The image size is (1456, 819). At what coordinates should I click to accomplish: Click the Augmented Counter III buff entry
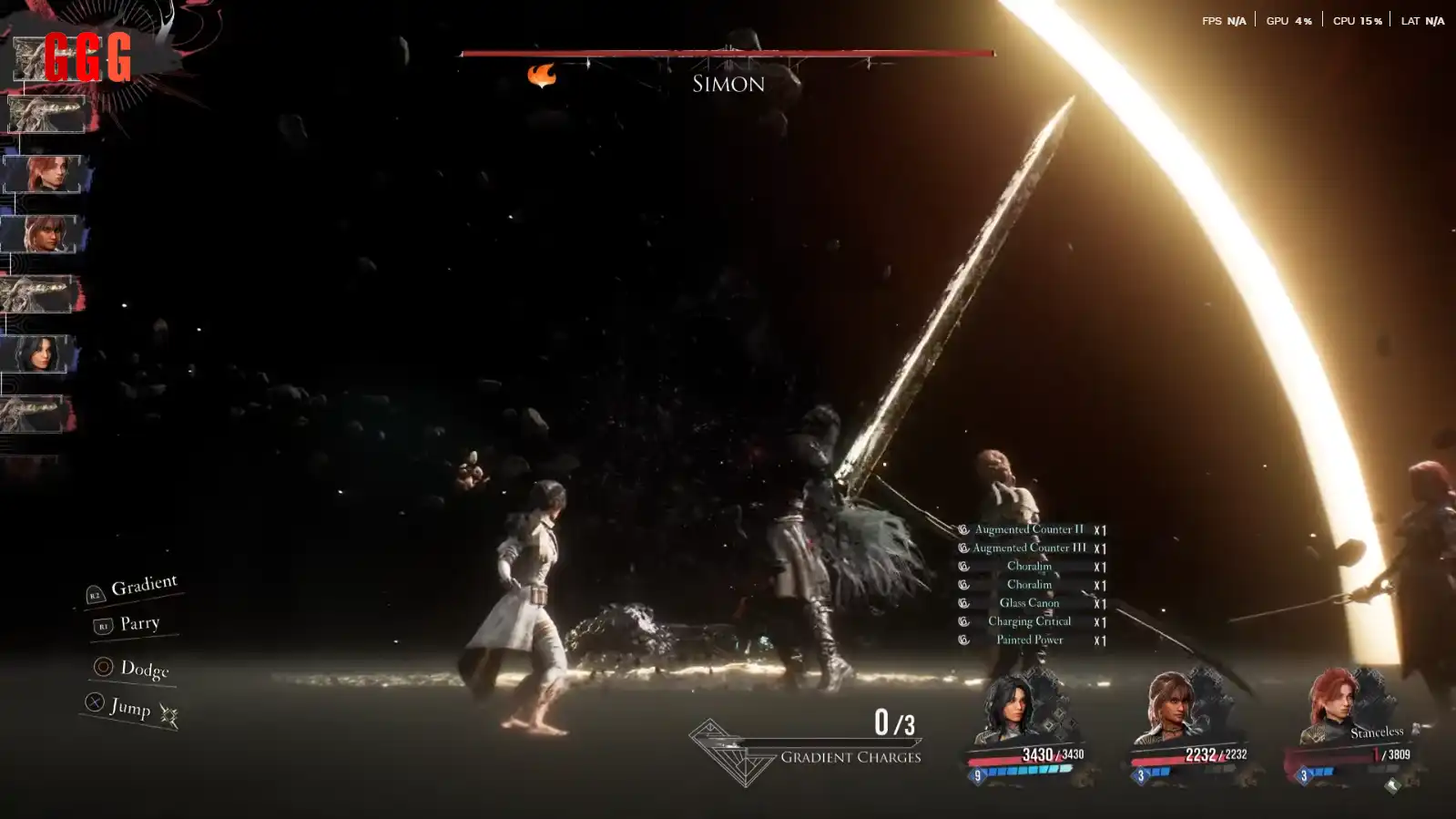(1029, 548)
